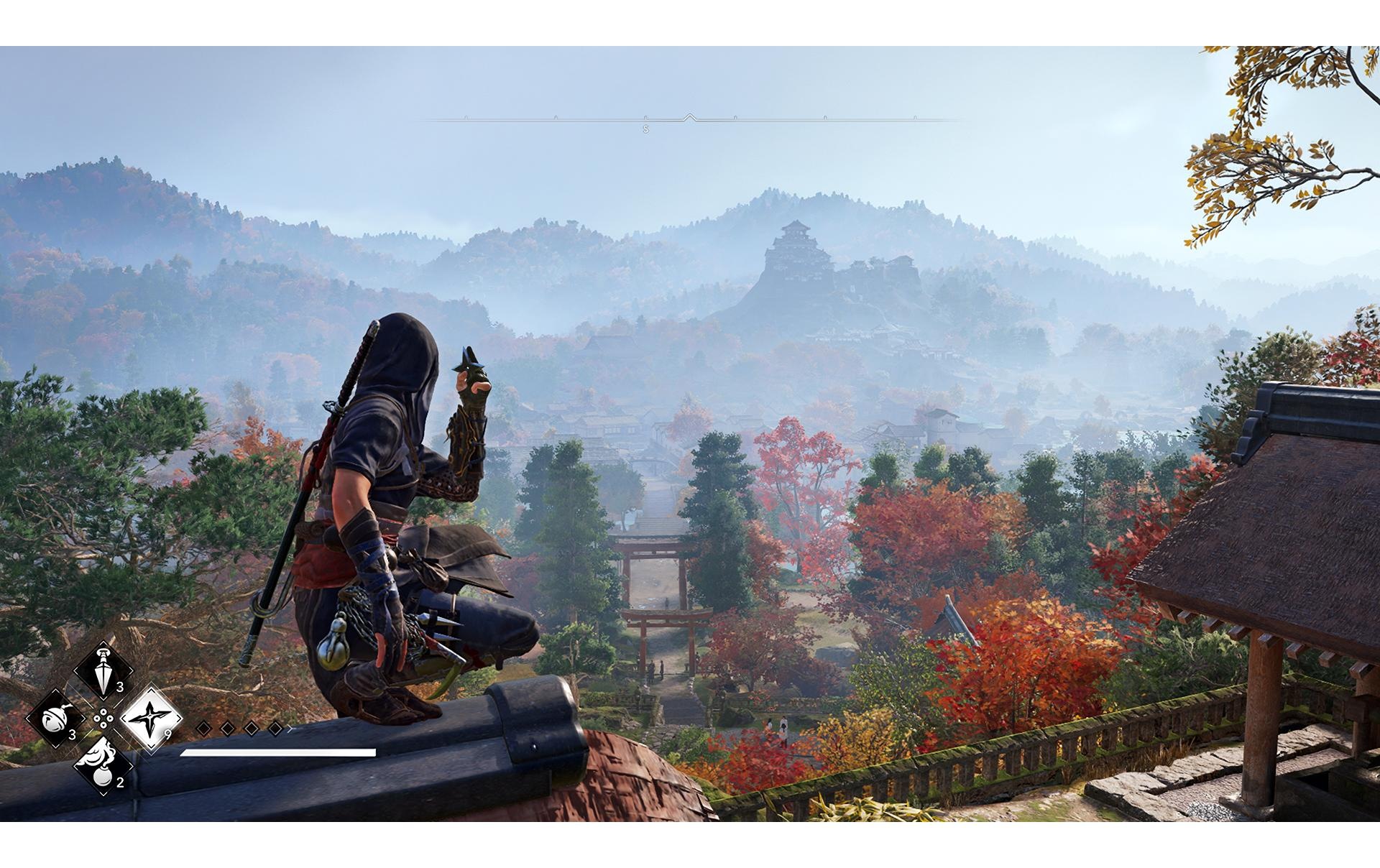Click the kunai ammo count of 3
Viewport: 1380px width, 868px height.
[119, 688]
